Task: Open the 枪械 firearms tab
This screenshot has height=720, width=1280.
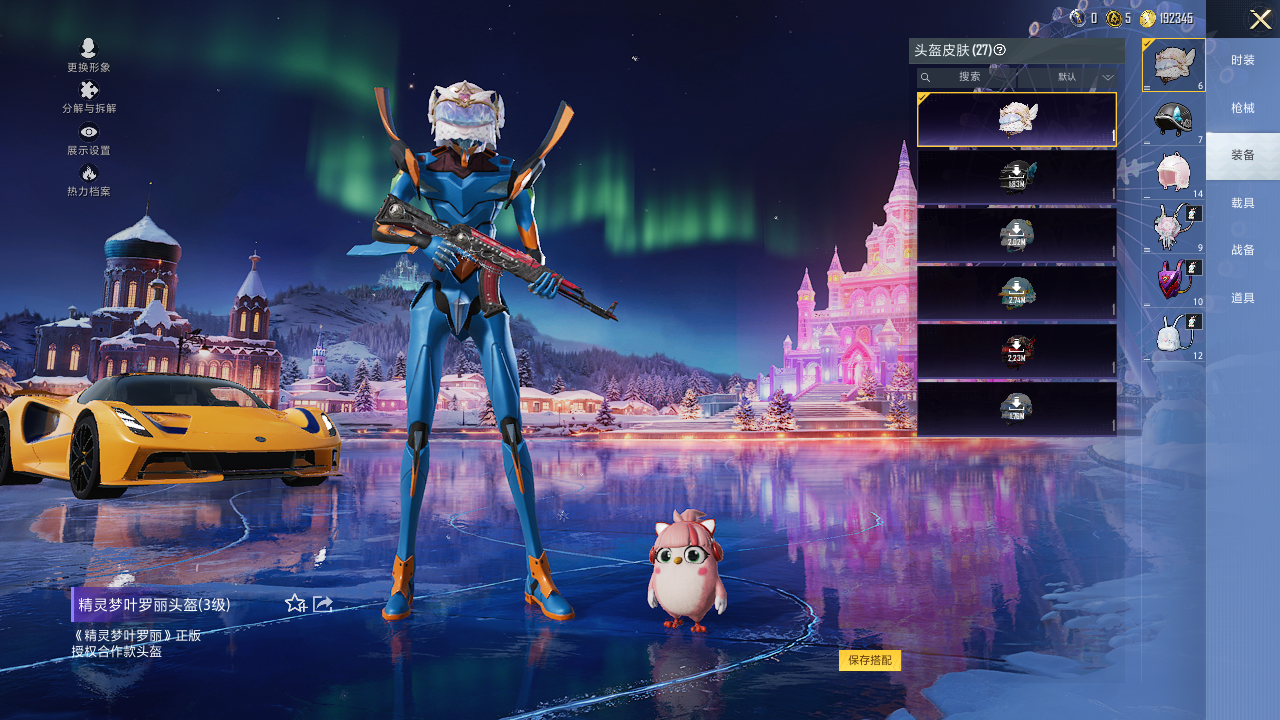Action: 1243,108
